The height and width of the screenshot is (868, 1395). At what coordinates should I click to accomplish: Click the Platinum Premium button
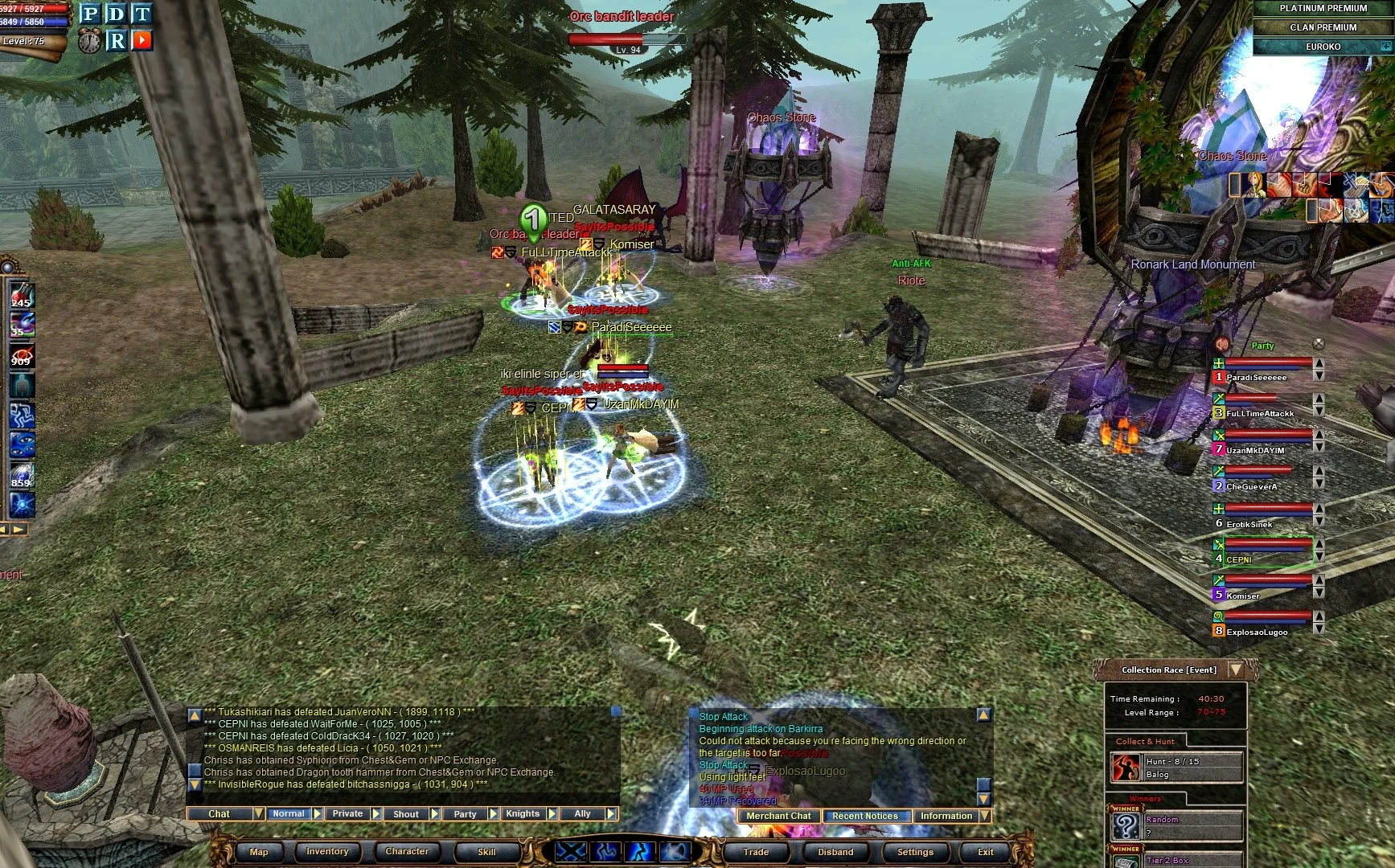click(1323, 8)
